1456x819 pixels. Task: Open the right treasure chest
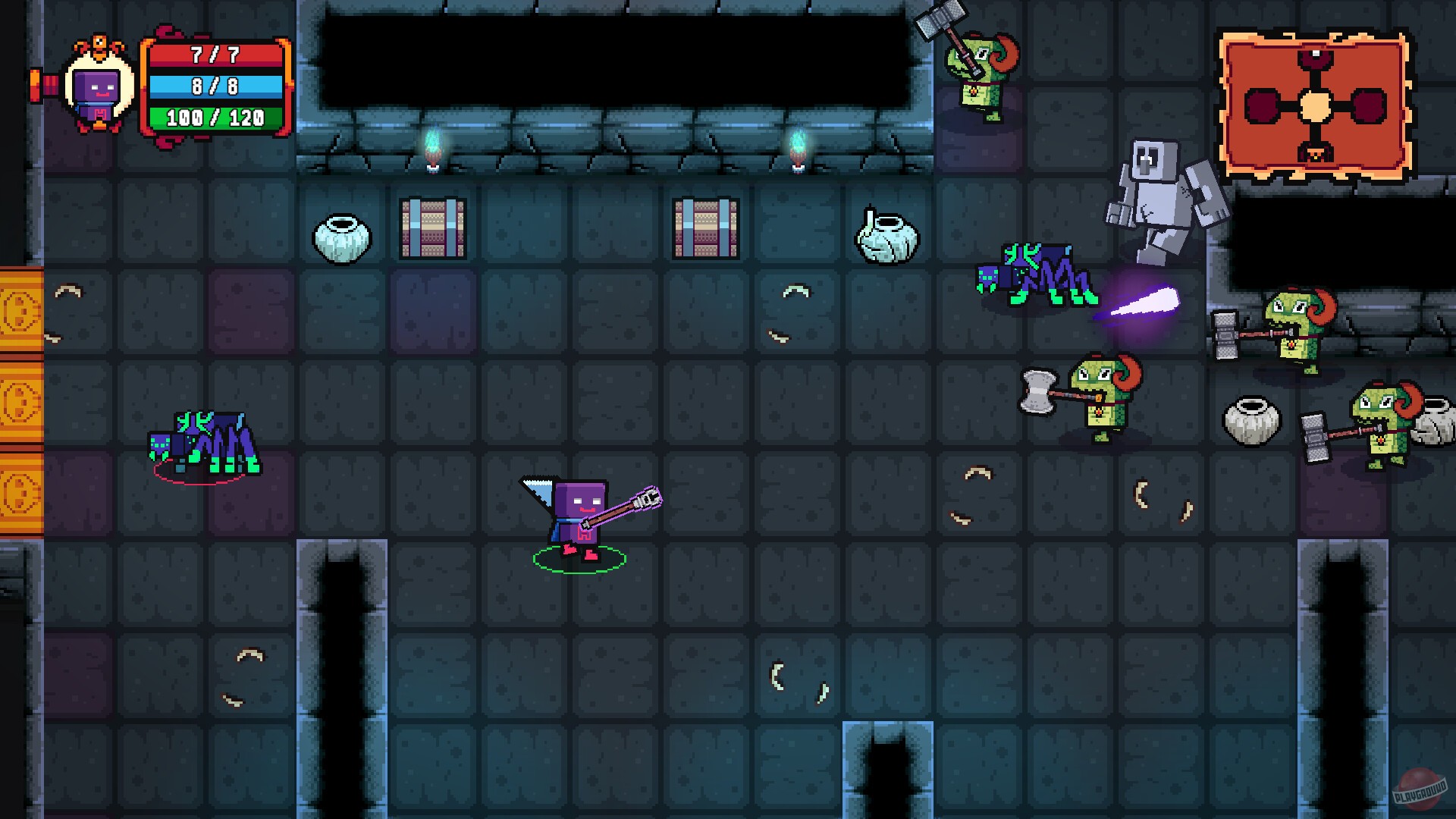(705, 227)
